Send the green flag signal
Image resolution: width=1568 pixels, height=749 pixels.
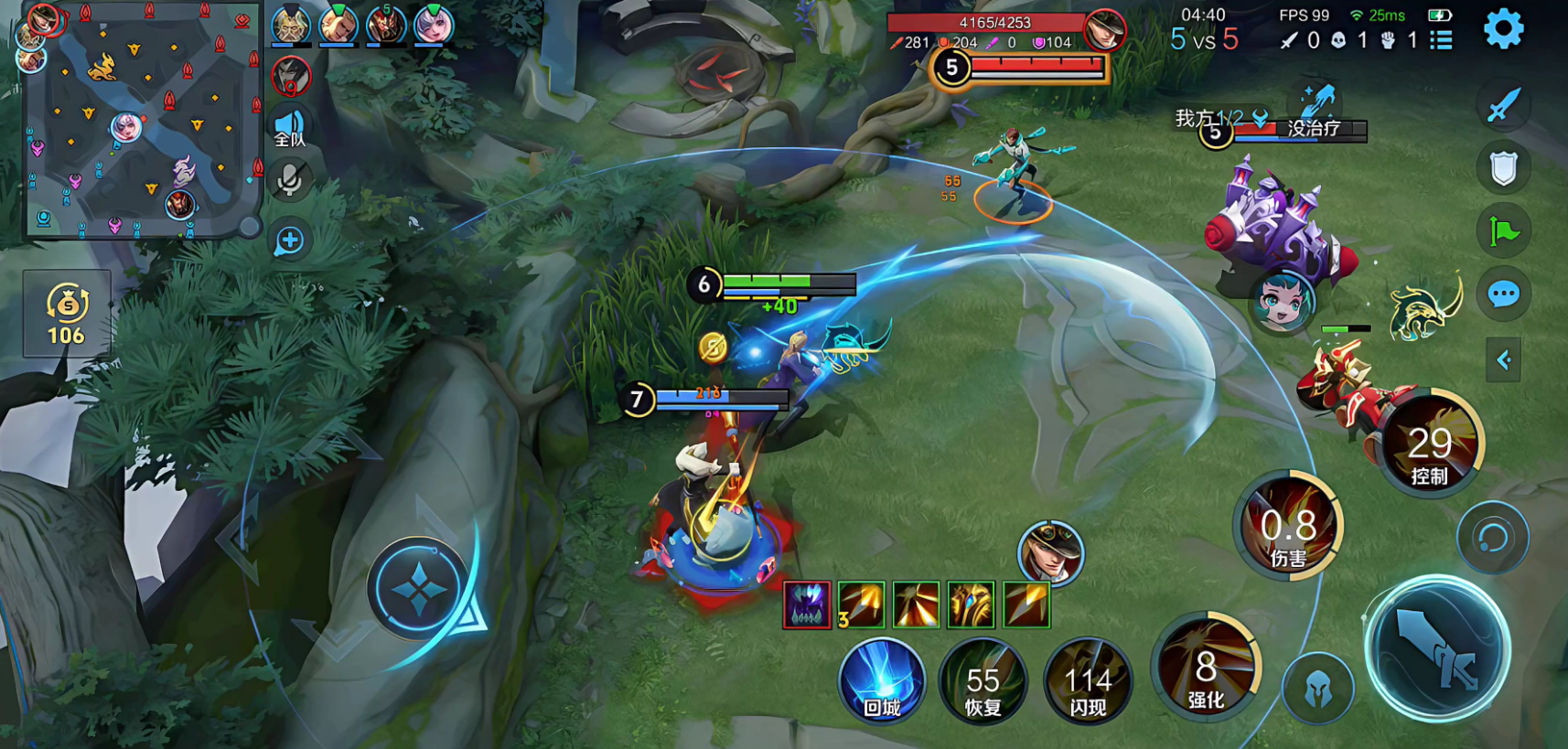coord(1503,231)
